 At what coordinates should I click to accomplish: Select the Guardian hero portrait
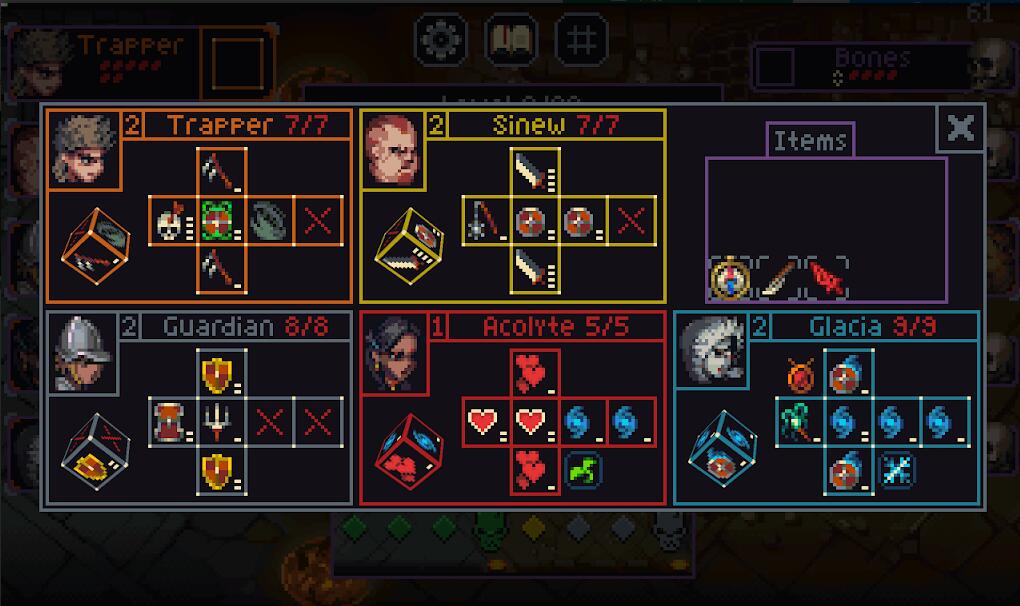coord(83,353)
